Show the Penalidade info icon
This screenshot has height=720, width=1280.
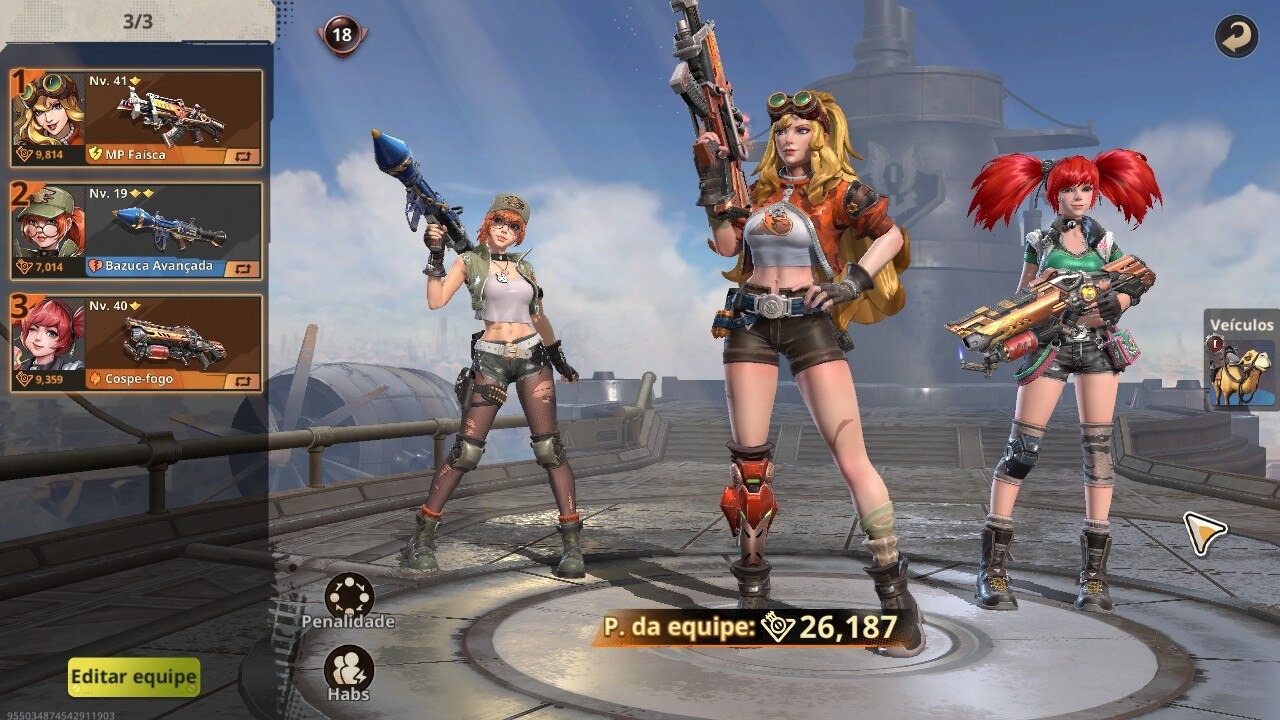pos(349,596)
